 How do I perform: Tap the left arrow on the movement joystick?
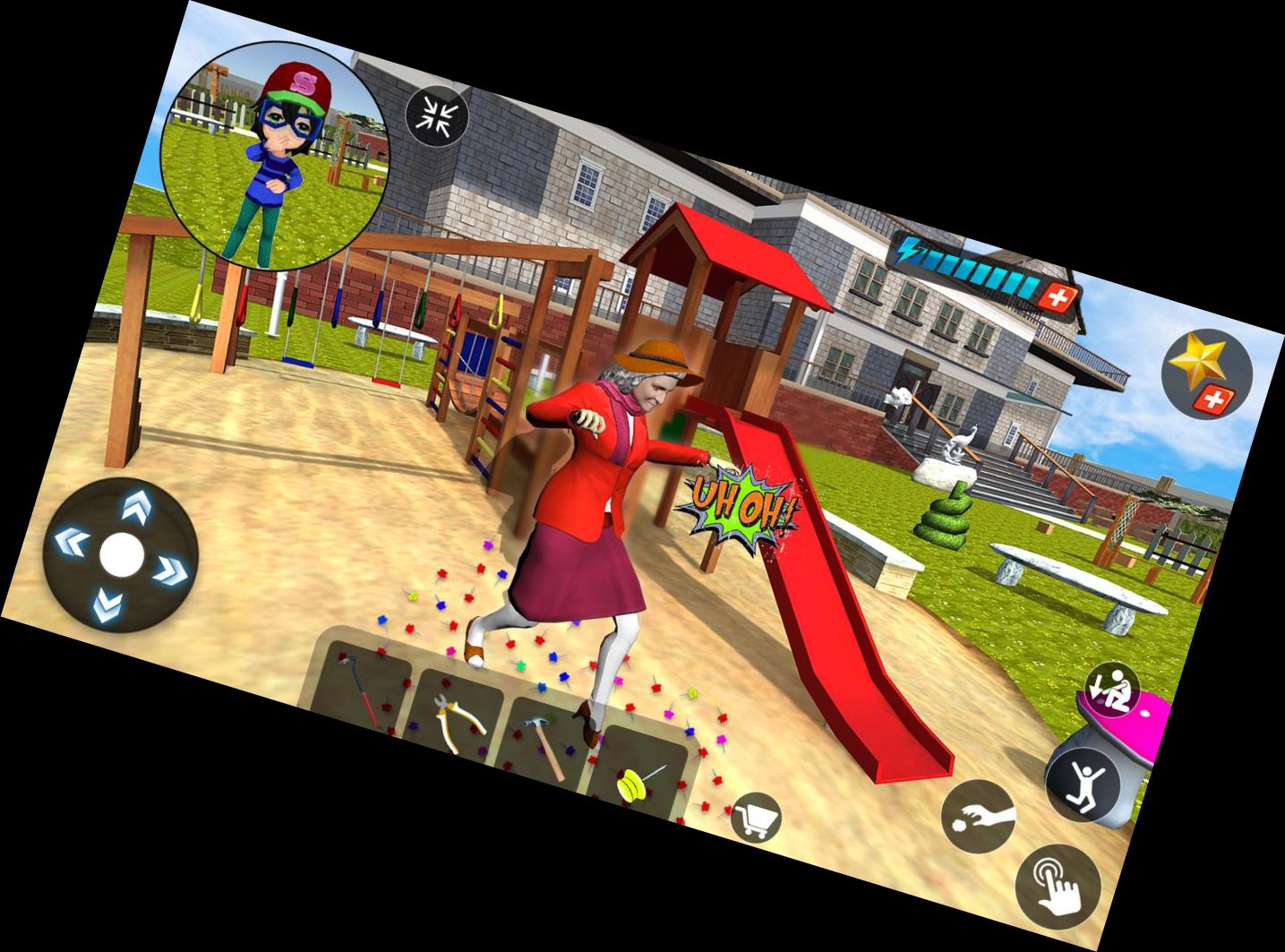pos(72,541)
